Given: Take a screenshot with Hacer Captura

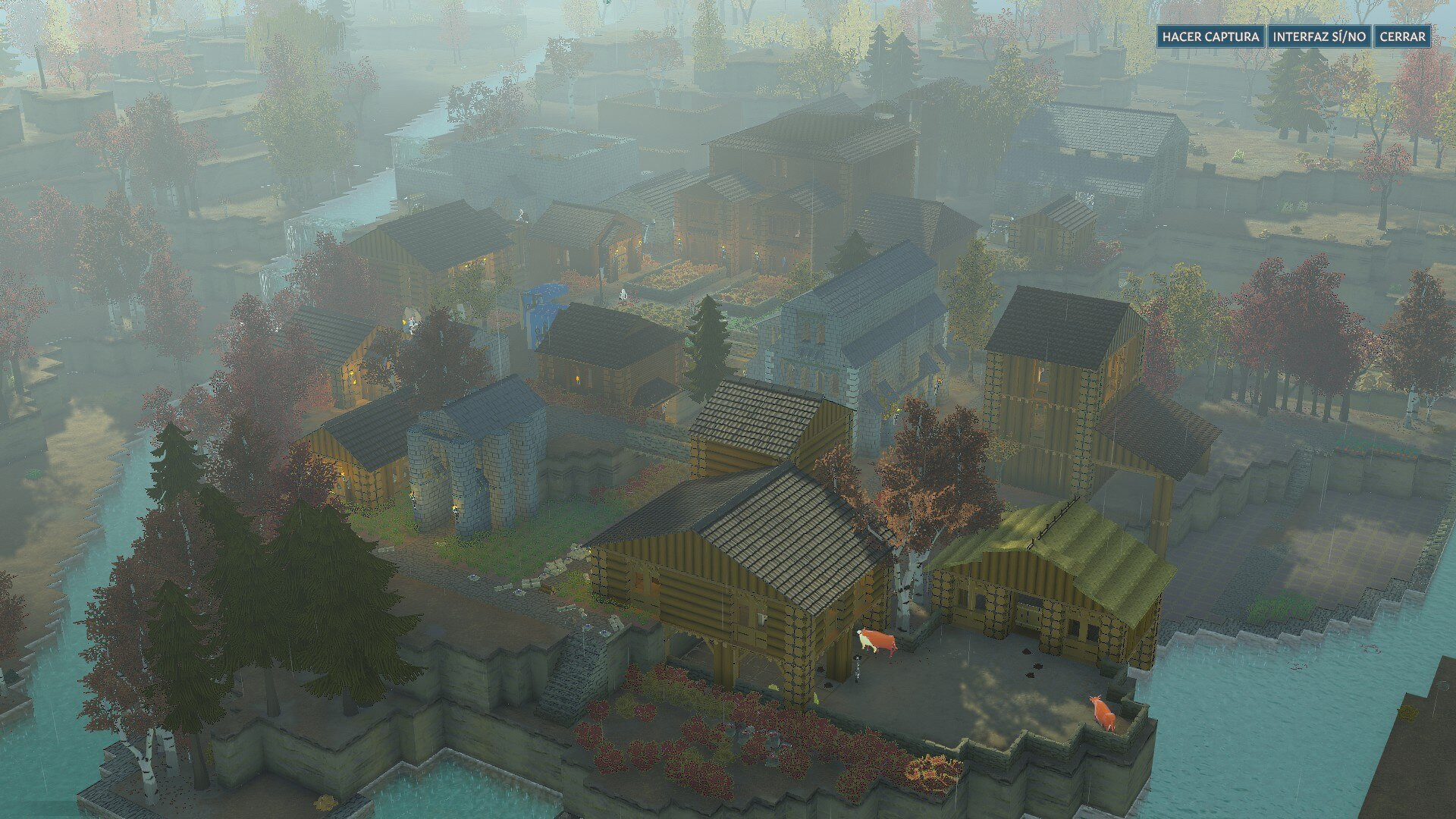Looking at the screenshot, I should click(1211, 36).
